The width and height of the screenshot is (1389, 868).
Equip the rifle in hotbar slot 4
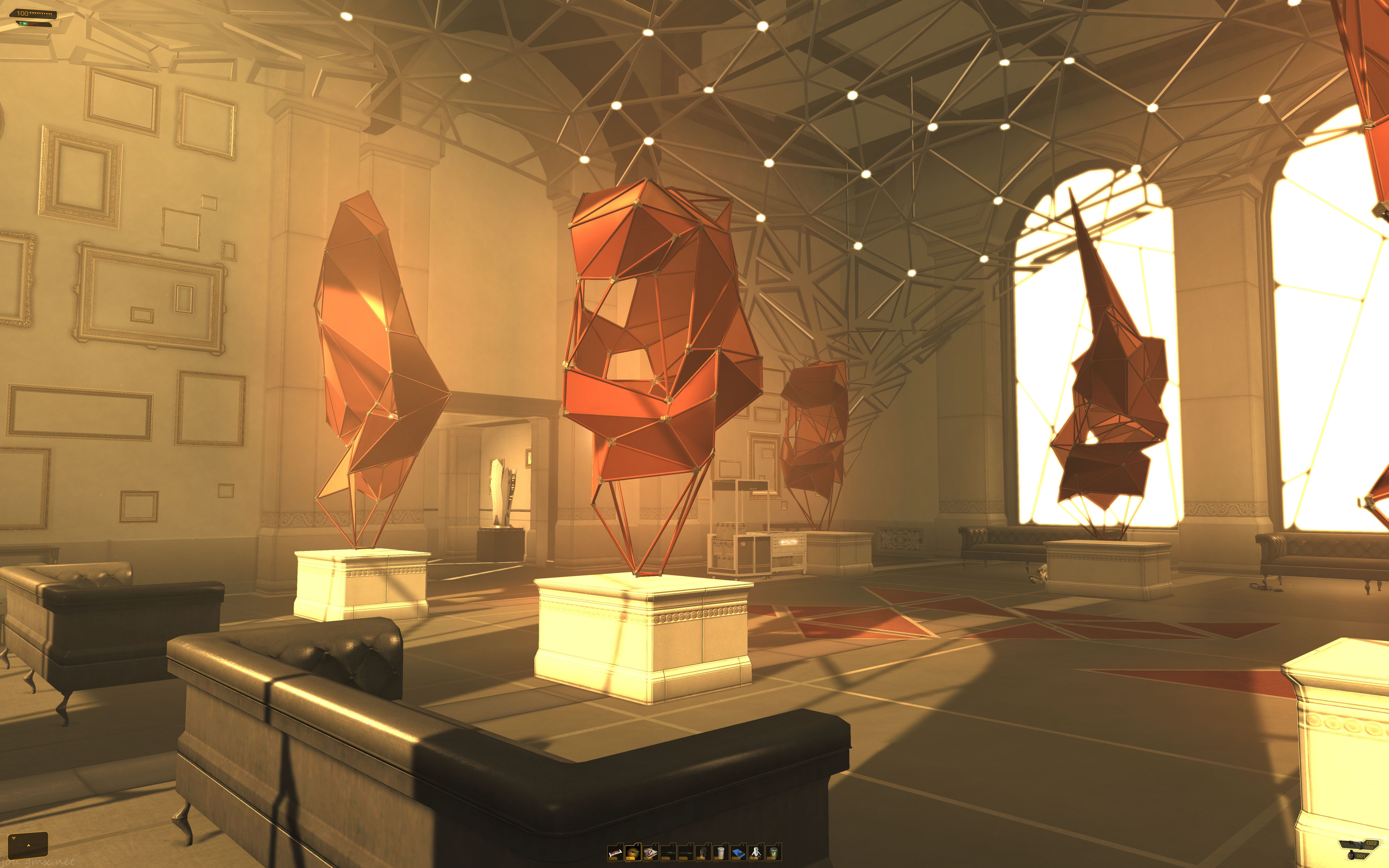coord(668,853)
